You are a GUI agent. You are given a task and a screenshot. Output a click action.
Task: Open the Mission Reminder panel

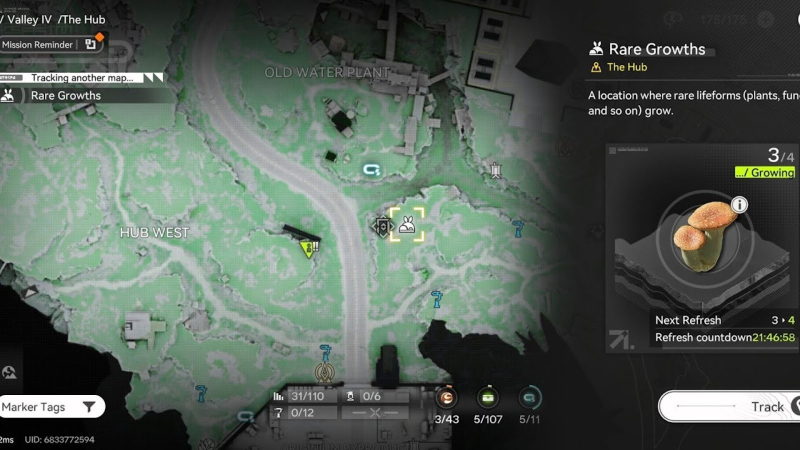[x=50, y=44]
